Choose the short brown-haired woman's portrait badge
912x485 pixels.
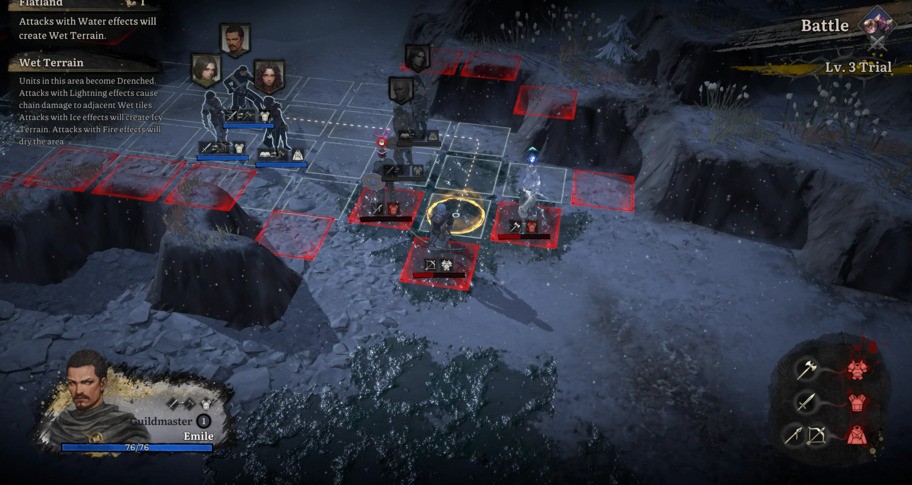[206, 70]
